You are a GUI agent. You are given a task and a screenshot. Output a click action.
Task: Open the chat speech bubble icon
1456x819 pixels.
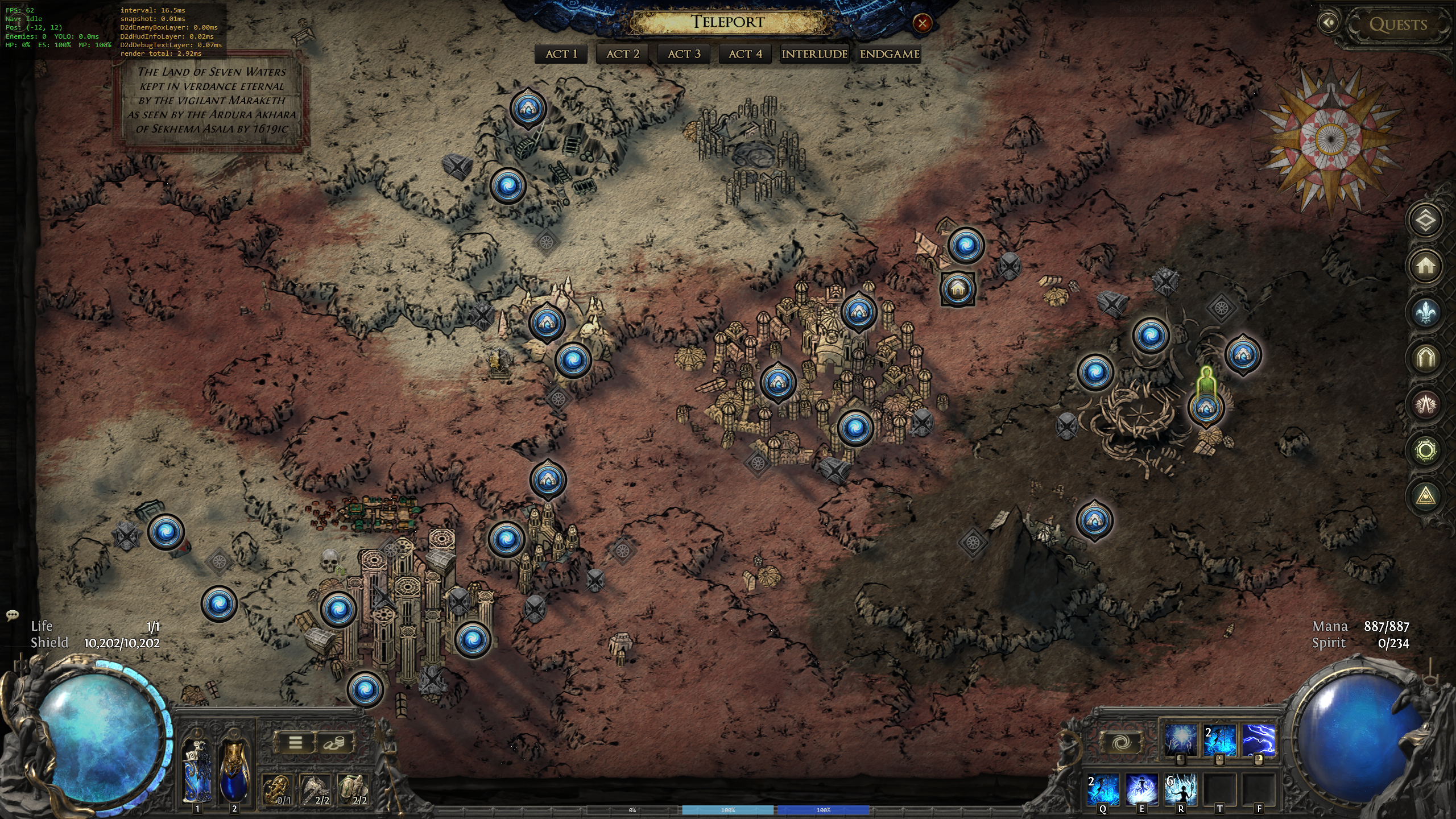point(12,615)
